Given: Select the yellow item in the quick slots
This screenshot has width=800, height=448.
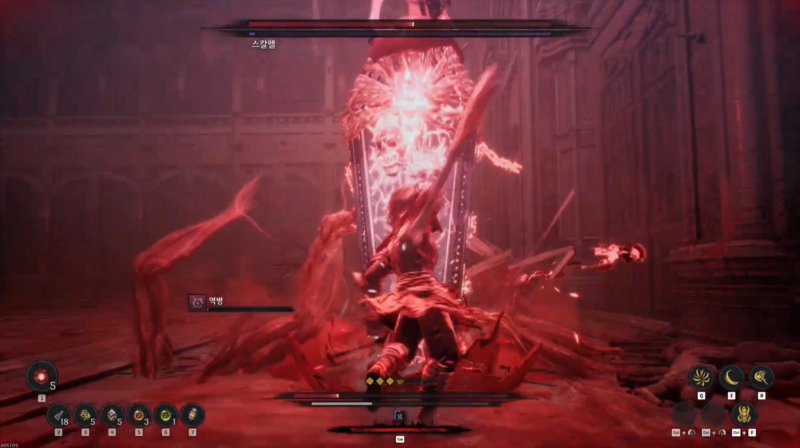Looking at the screenshot, I should [85, 414].
